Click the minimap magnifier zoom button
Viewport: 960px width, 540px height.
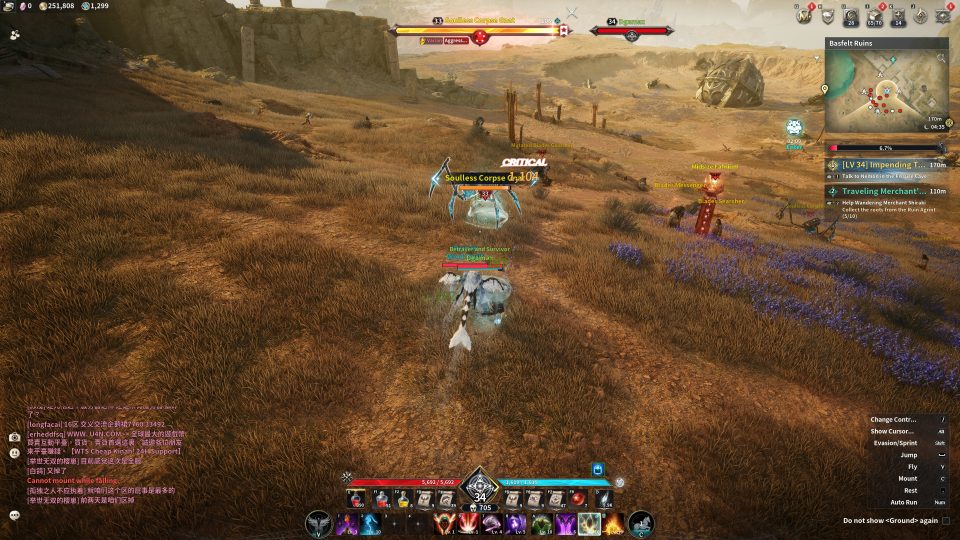940,59
